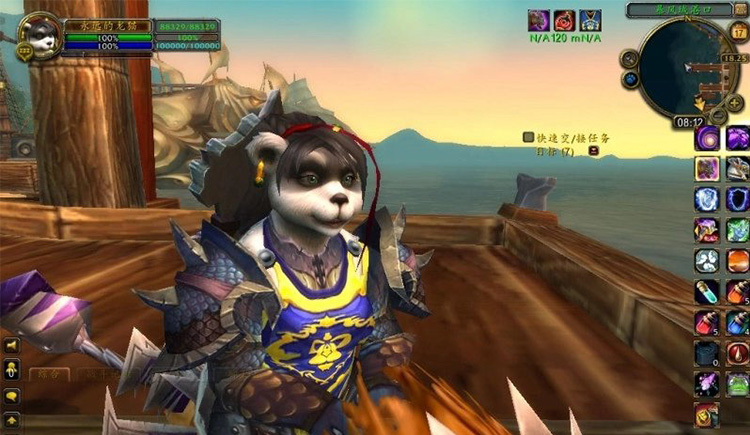Open the calendar button showing 17

[740, 33]
